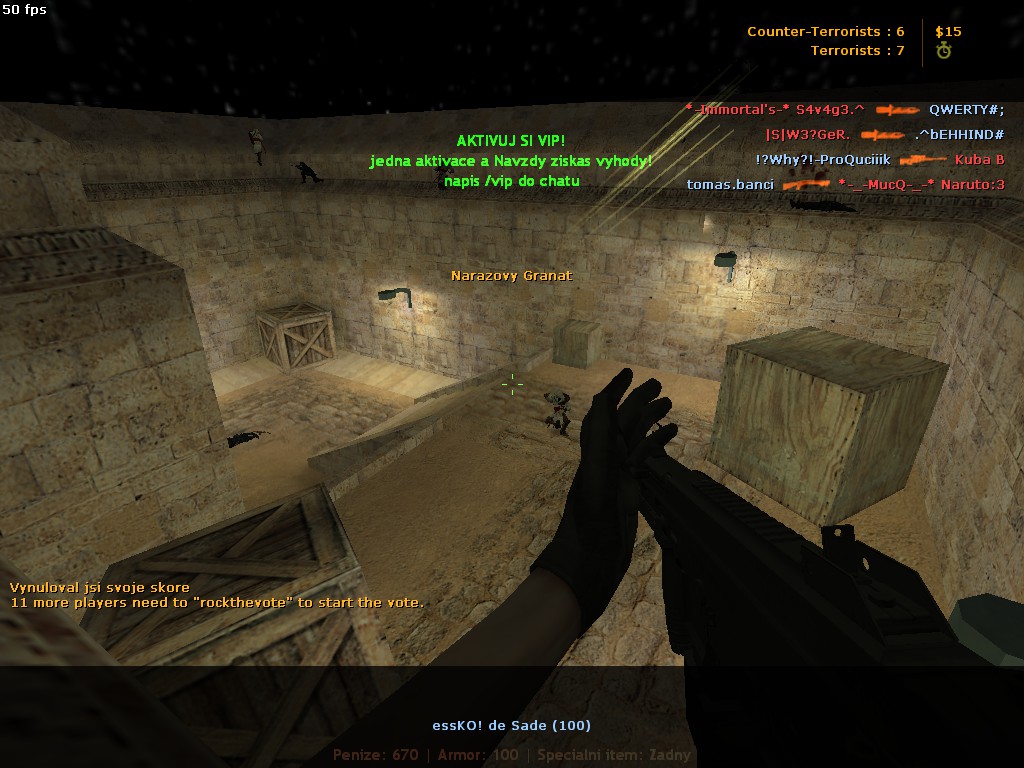Click the stopwatch timer icon
The image size is (1024, 768).
943,51
